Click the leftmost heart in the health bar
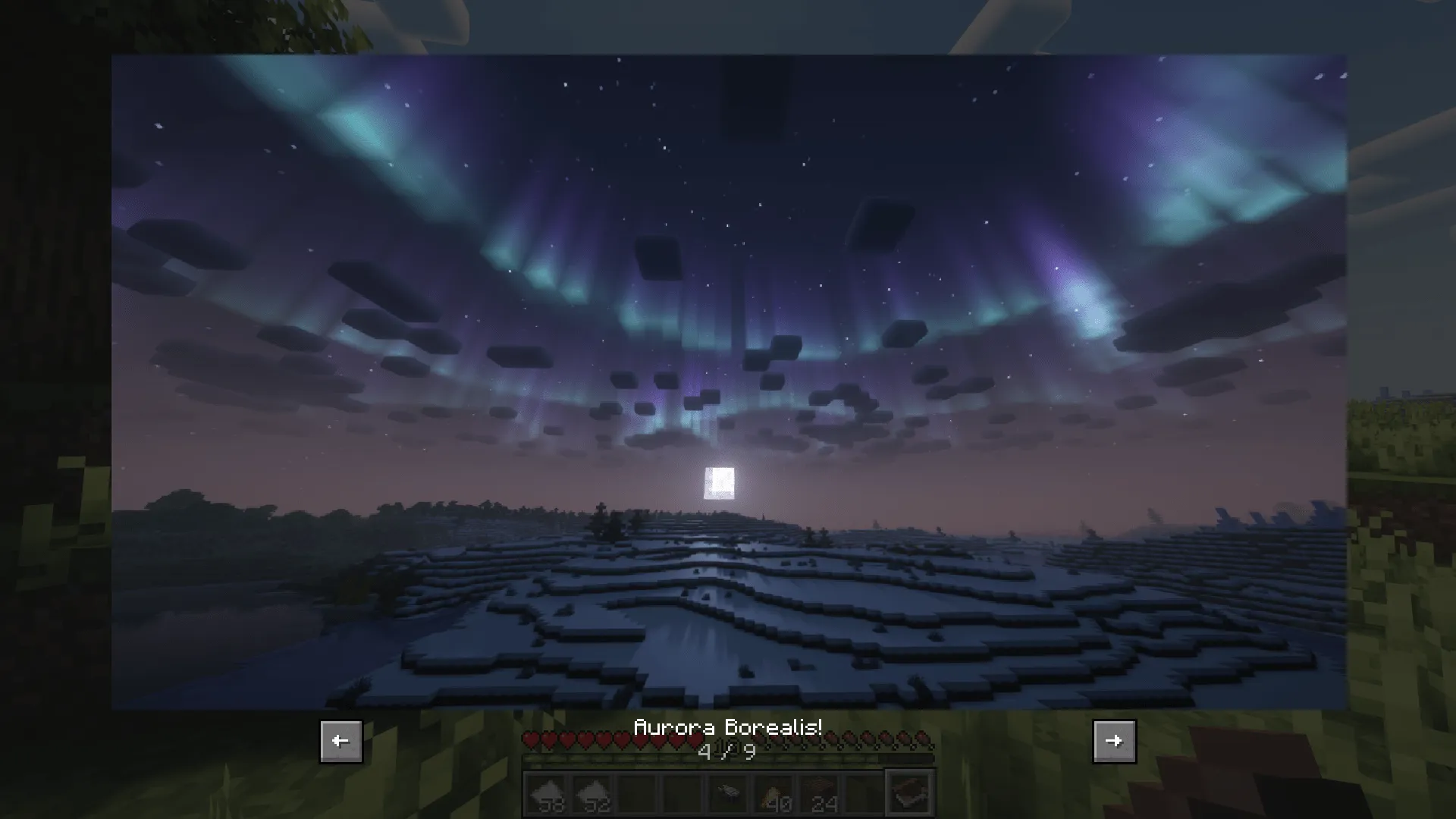This screenshot has width=1456, height=819. pos(530,740)
